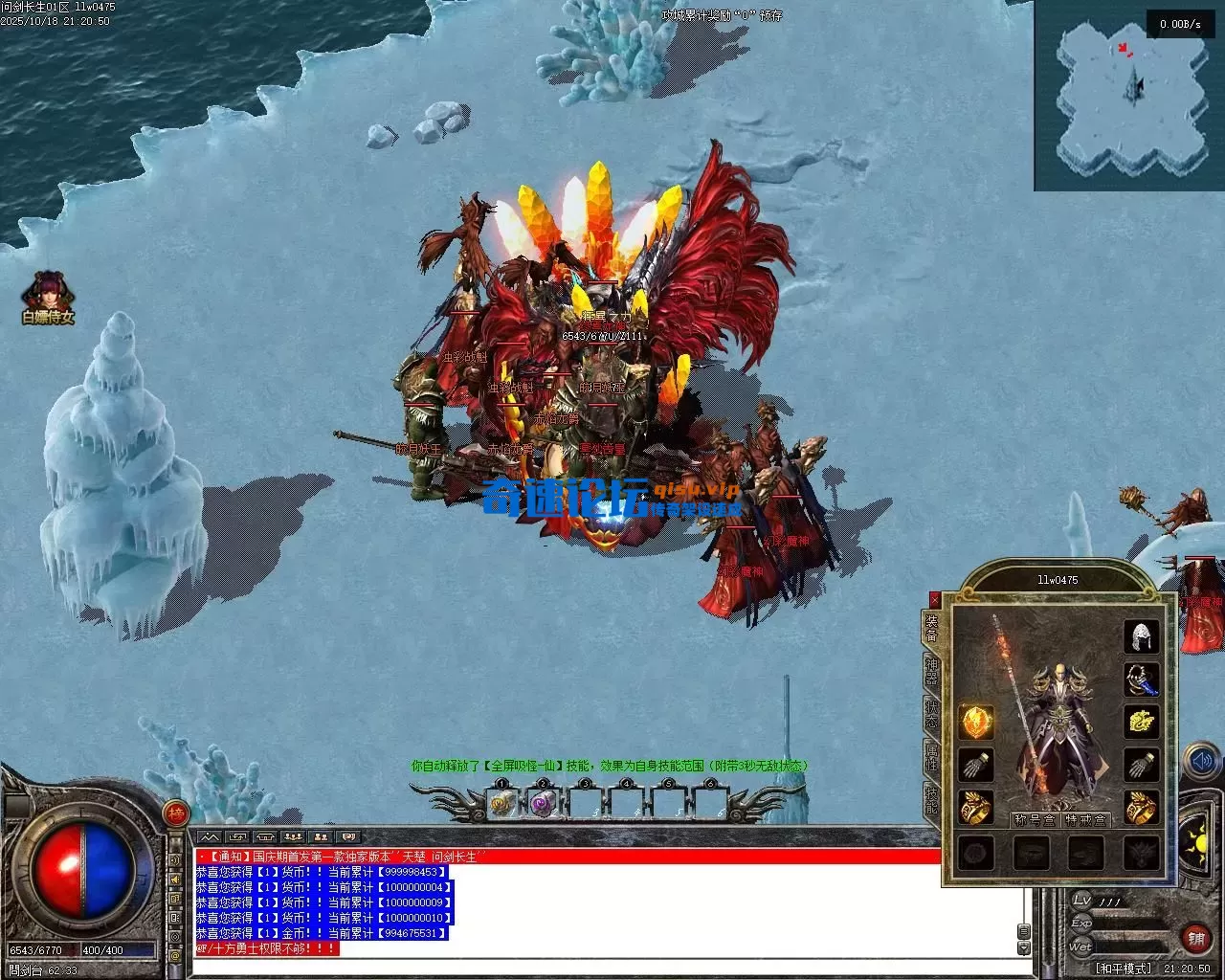Select the golden dragon medal slot
This screenshot has width=1225, height=980.
coord(1141,722)
